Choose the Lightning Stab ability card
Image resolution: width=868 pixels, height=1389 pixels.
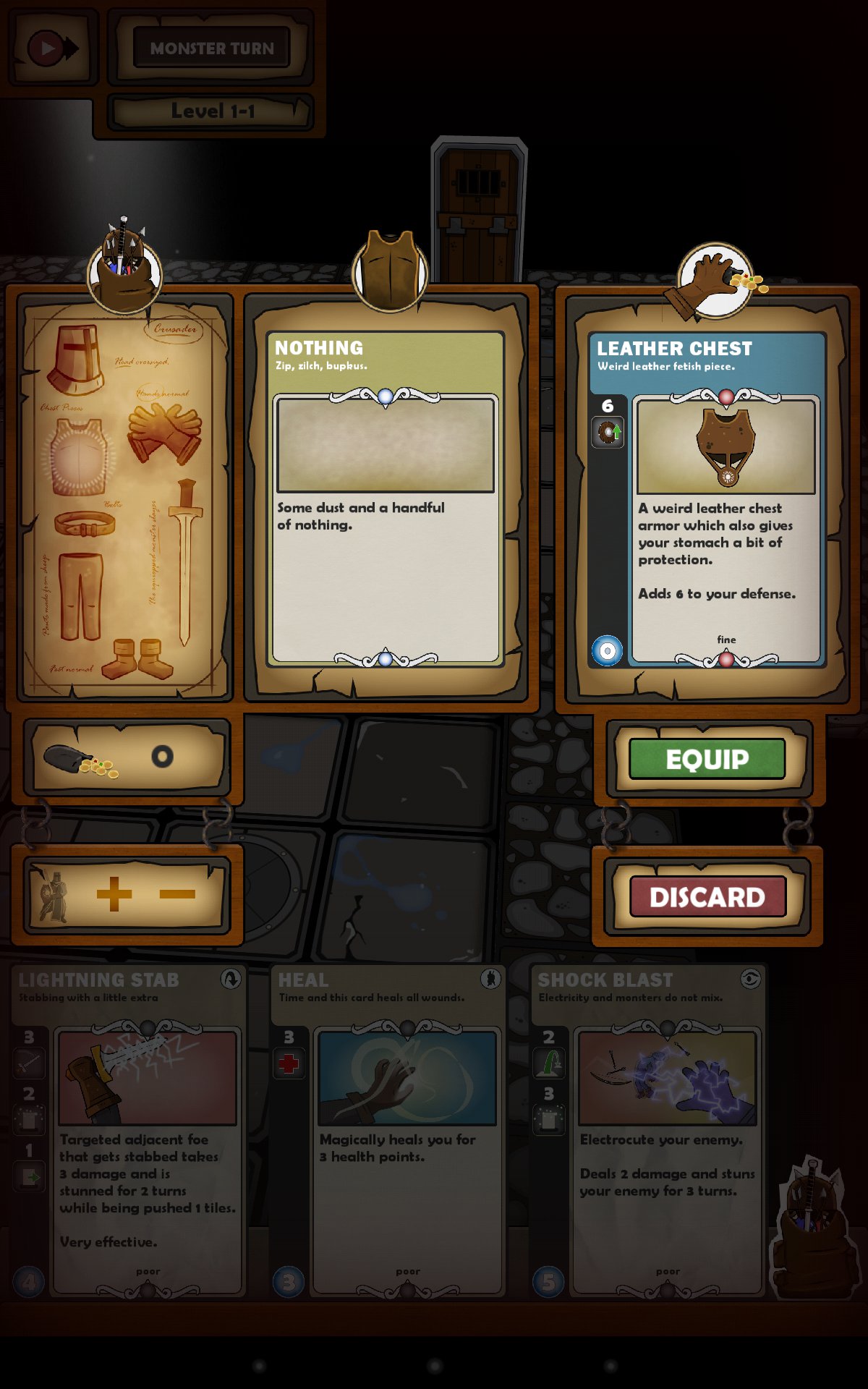click(129, 1130)
